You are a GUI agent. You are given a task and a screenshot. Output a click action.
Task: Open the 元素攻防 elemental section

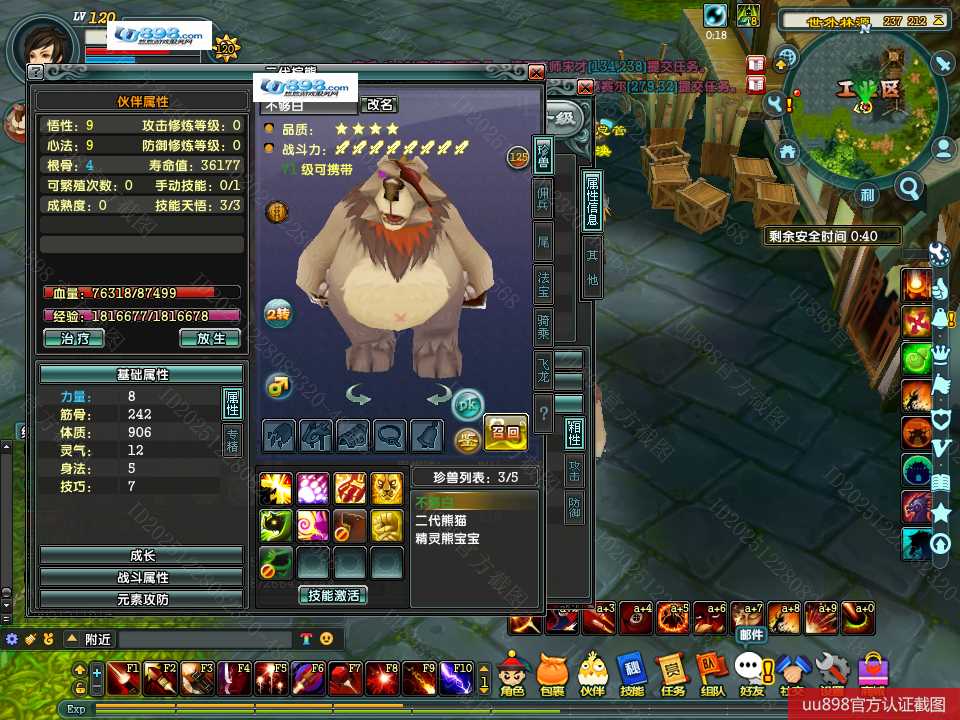click(x=141, y=599)
